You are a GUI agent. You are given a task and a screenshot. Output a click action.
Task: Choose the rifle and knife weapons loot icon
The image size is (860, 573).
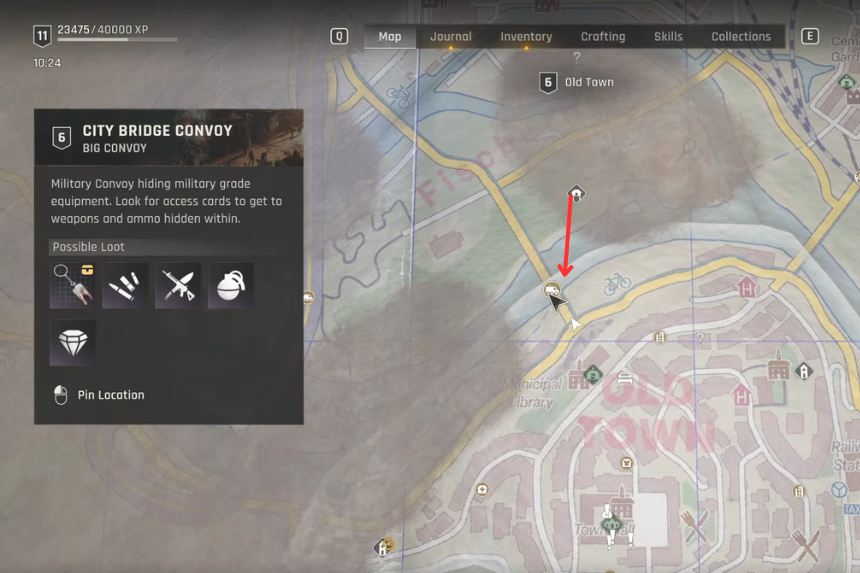pyautogui.click(x=178, y=286)
